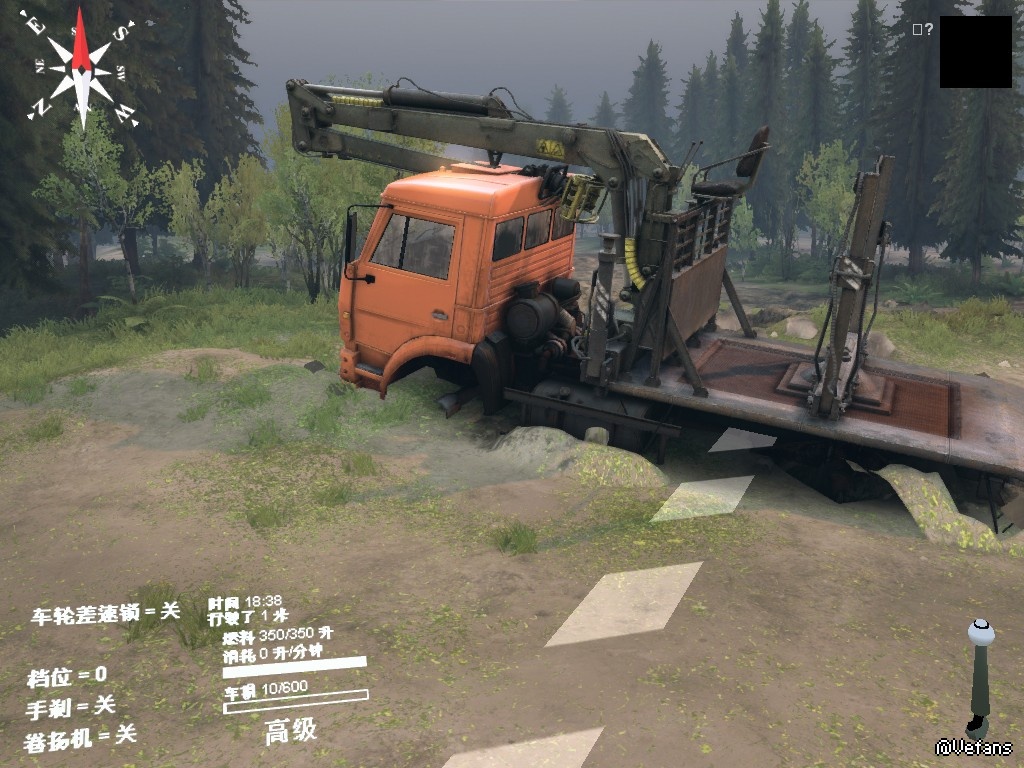Toggle the 手刹 handbrake setting
Viewport: 1024px width, 768px height.
click(71, 707)
